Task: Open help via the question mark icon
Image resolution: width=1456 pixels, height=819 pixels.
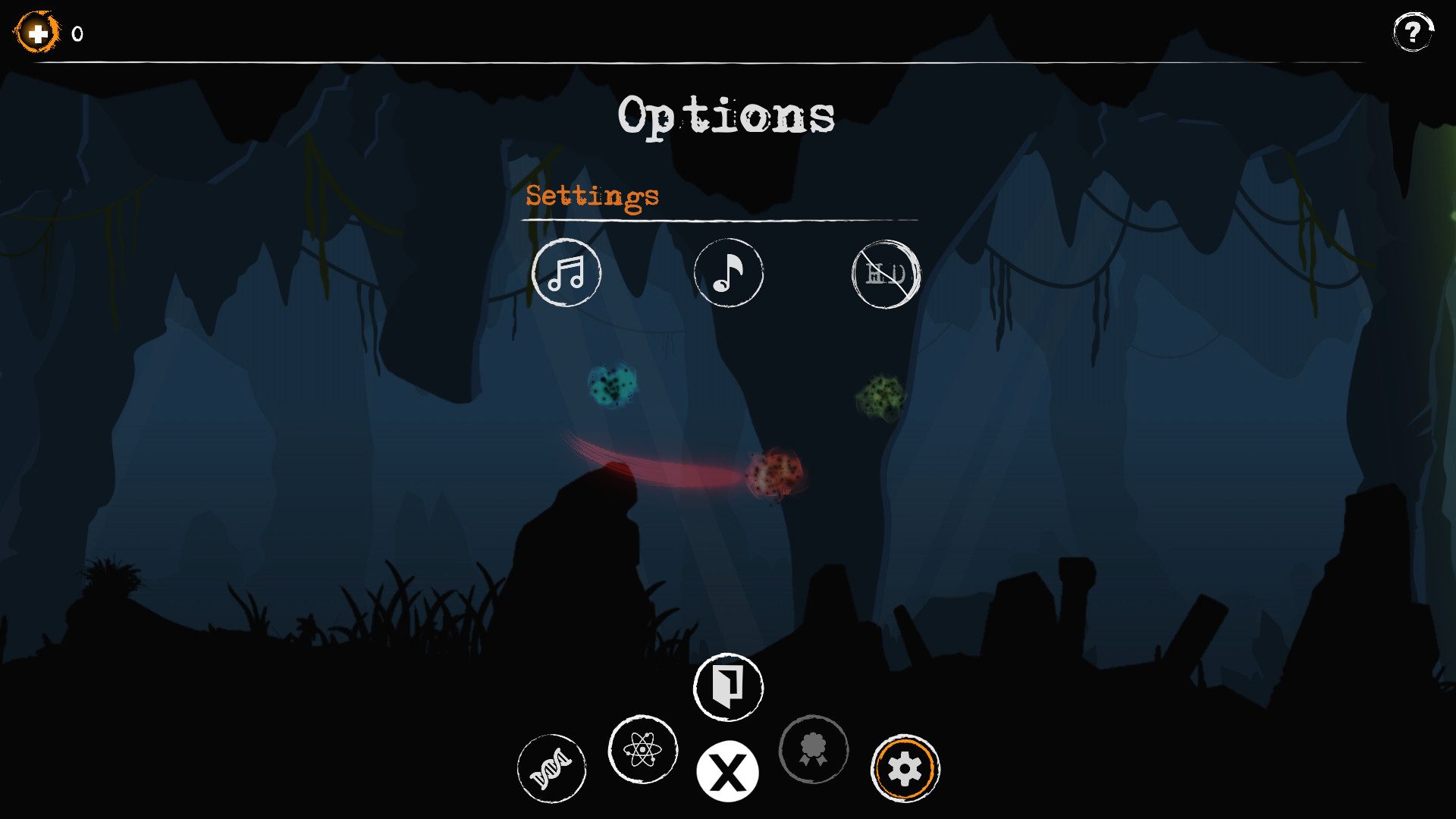Action: click(x=1412, y=32)
